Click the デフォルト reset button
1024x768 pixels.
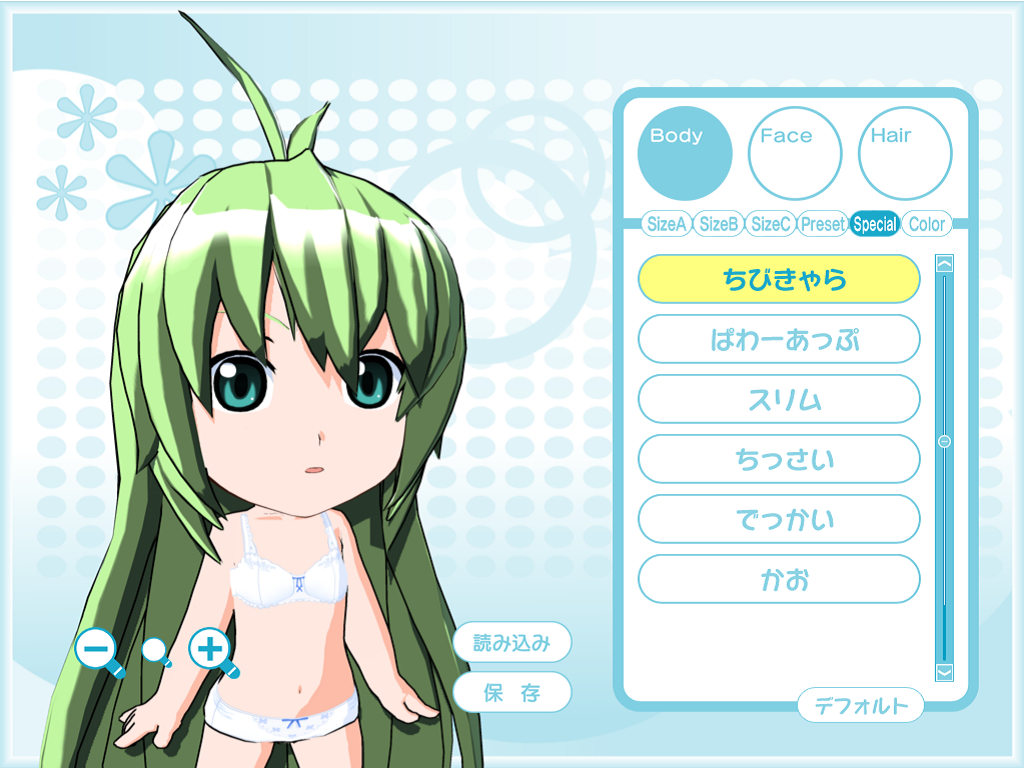pos(860,705)
